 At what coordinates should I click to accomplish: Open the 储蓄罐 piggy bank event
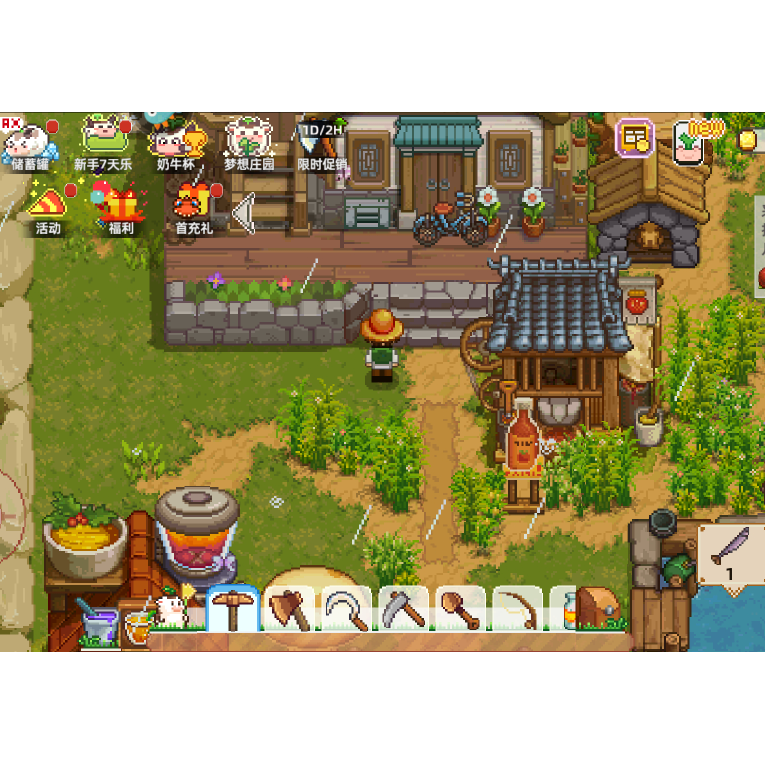tap(30, 141)
